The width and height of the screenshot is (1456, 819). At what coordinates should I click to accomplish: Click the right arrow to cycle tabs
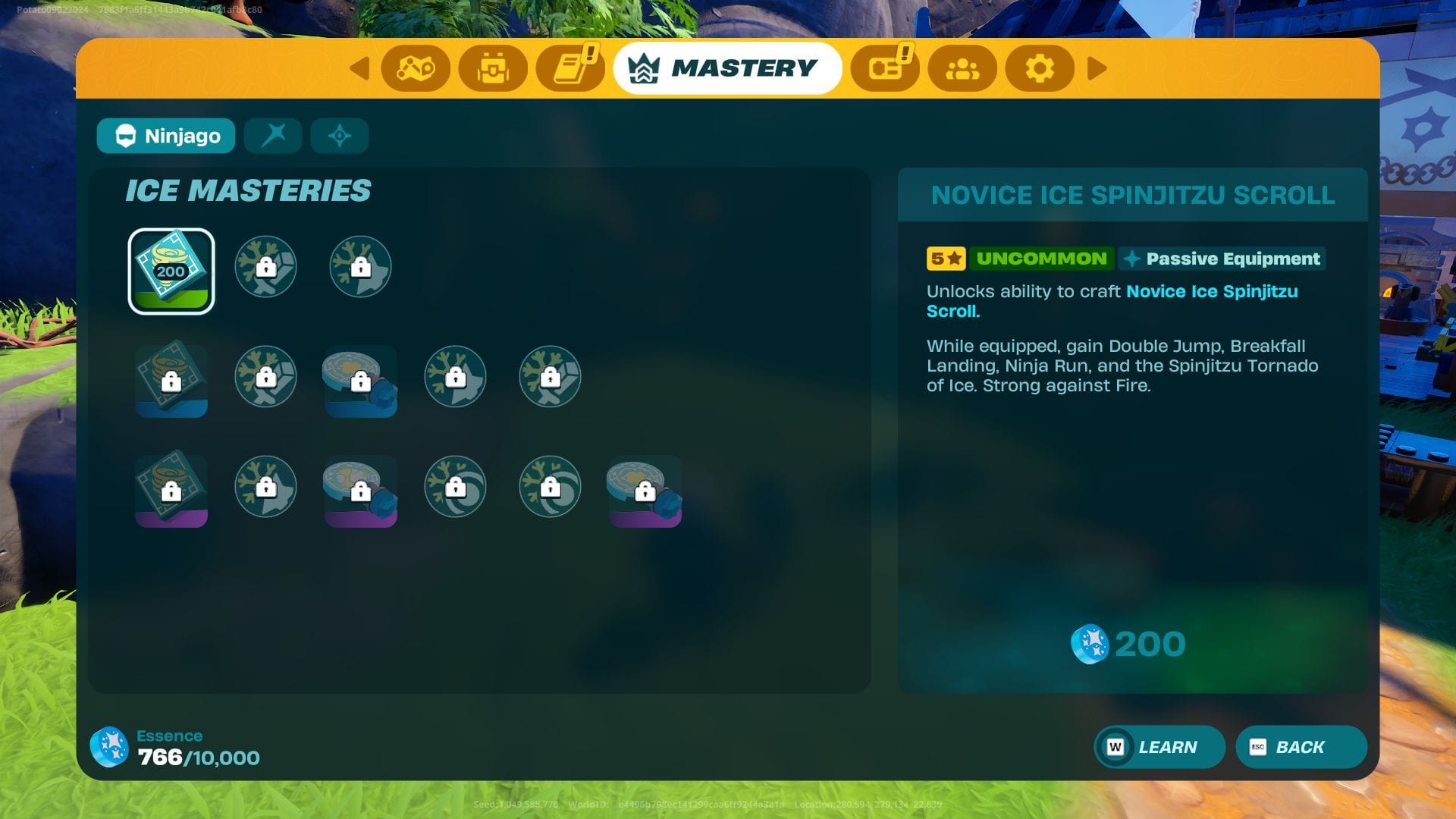coord(1097,68)
